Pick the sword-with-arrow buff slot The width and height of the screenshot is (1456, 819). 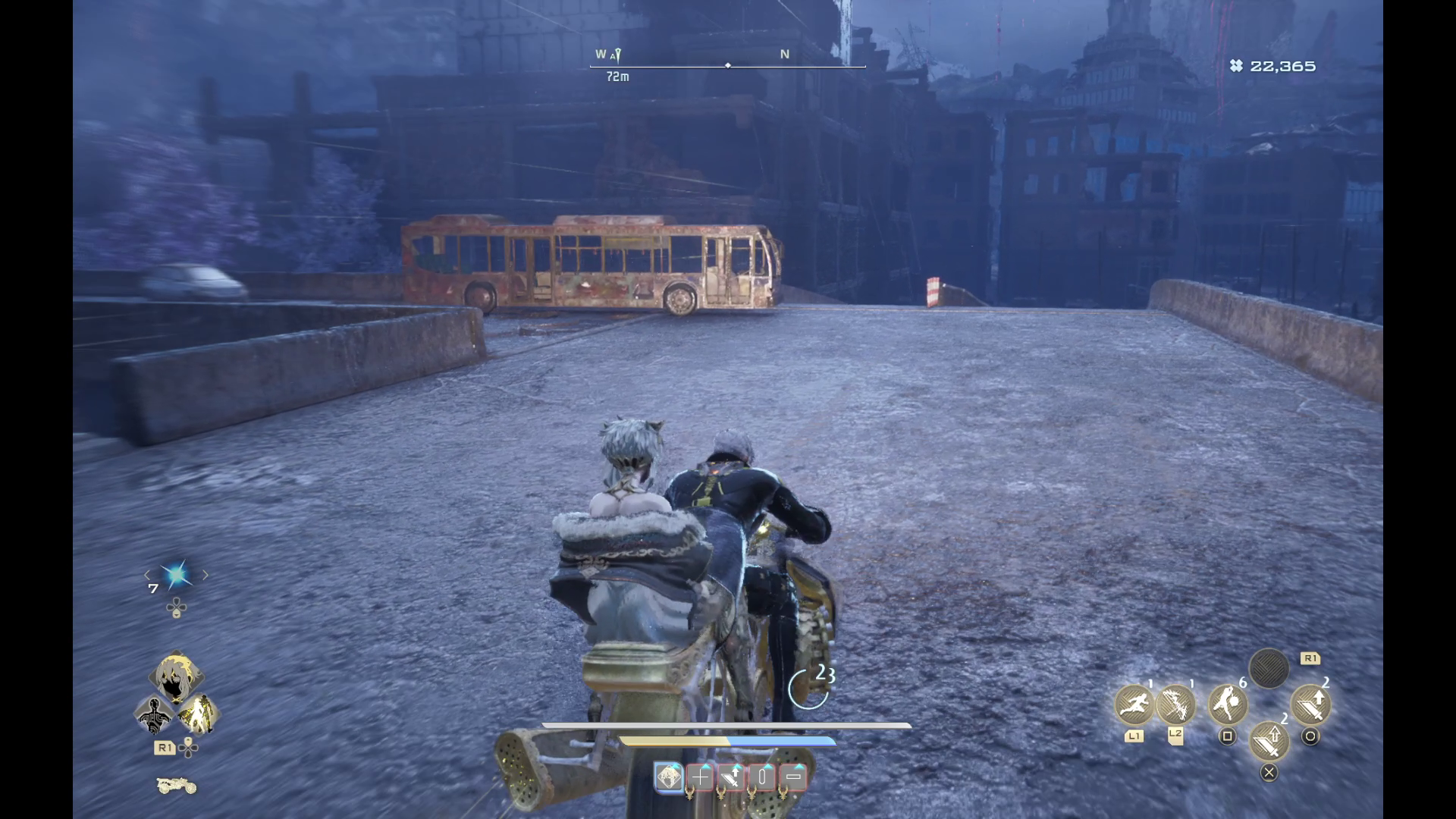coord(732,777)
